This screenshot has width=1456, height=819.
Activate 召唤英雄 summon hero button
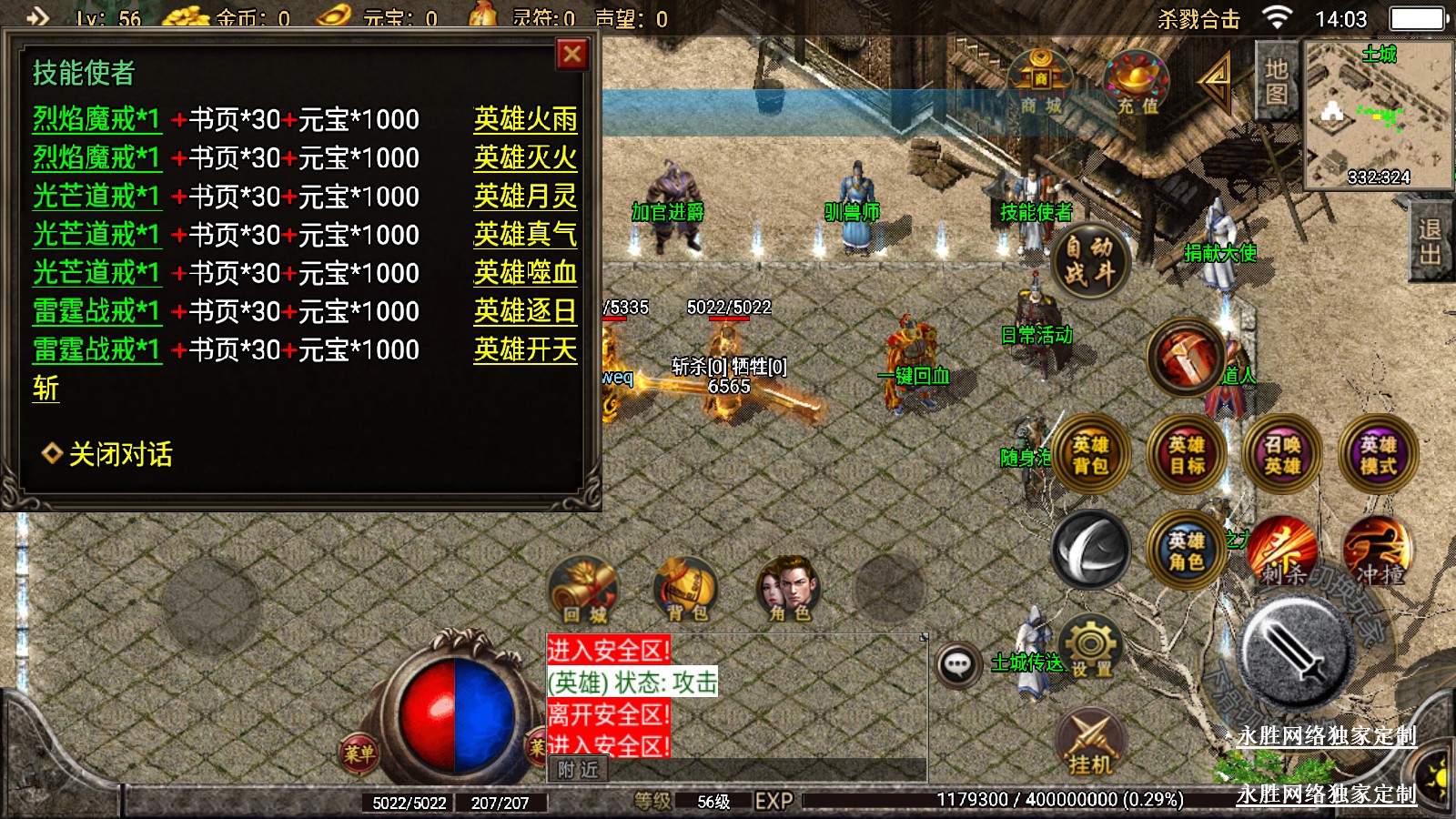[1282, 455]
